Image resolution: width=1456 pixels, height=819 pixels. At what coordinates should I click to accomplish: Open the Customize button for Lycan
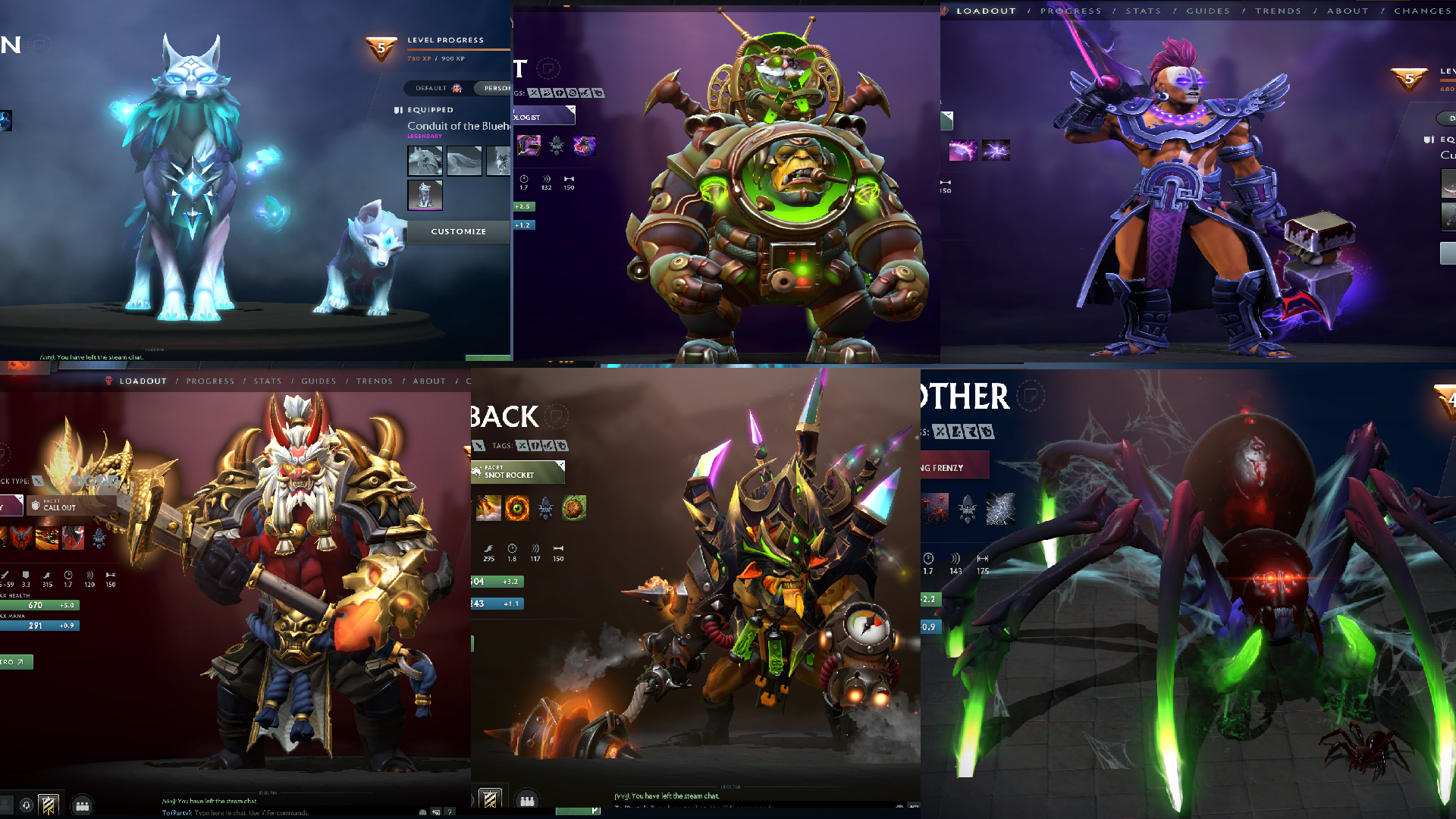click(458, 231)
